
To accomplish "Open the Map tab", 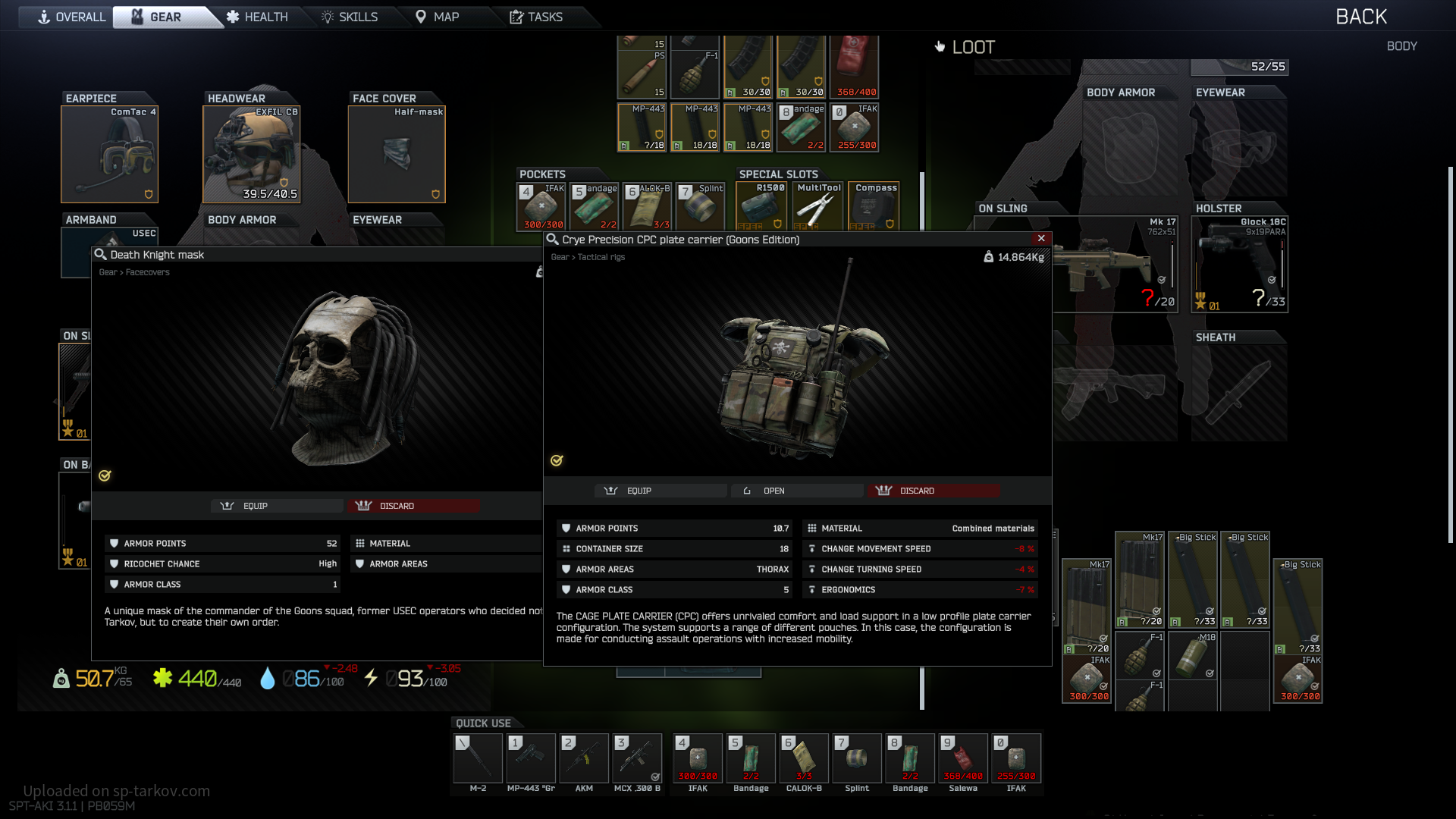I will (438, 17).
